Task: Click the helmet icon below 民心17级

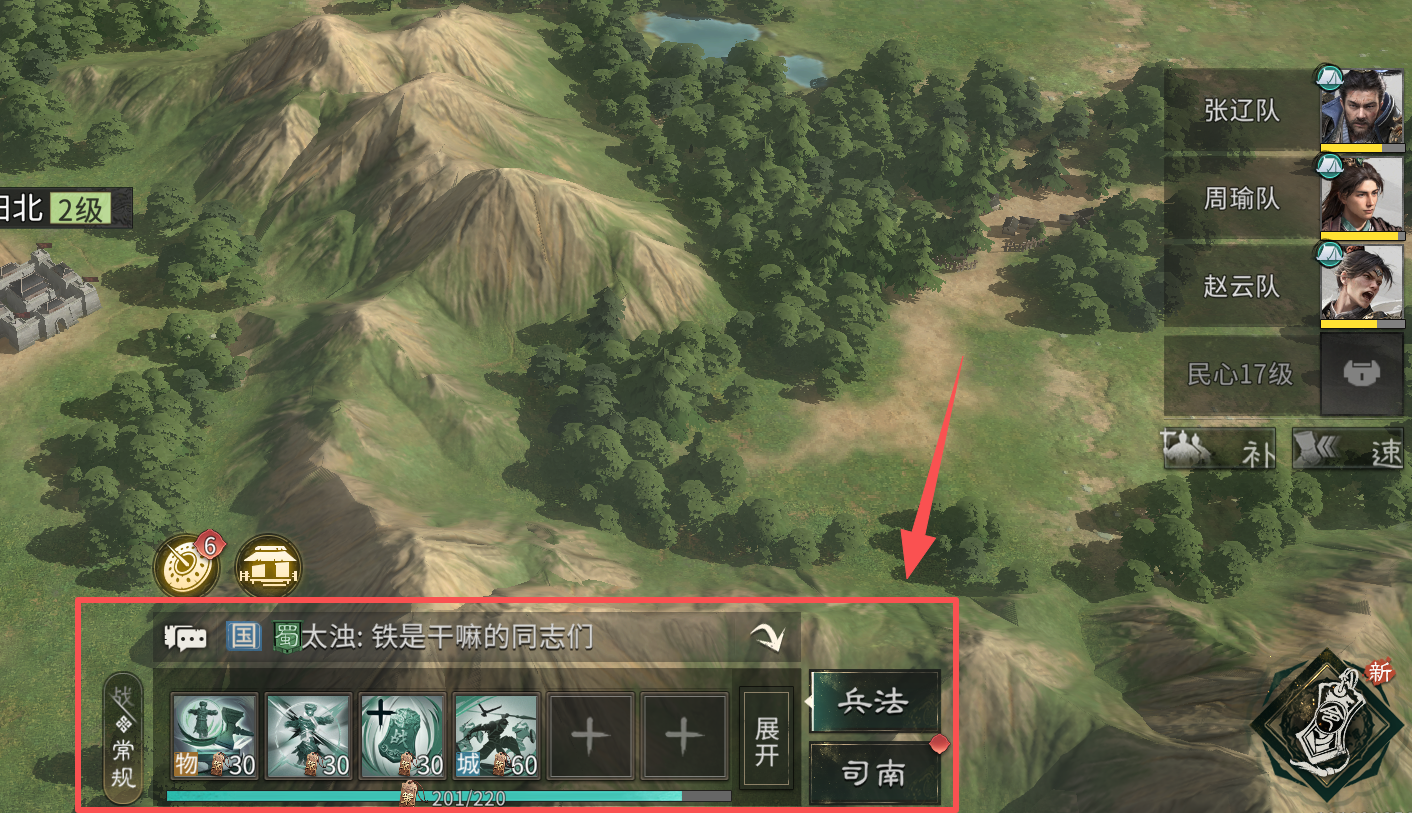Action: pyautogui.click(x=1361, y=375)
